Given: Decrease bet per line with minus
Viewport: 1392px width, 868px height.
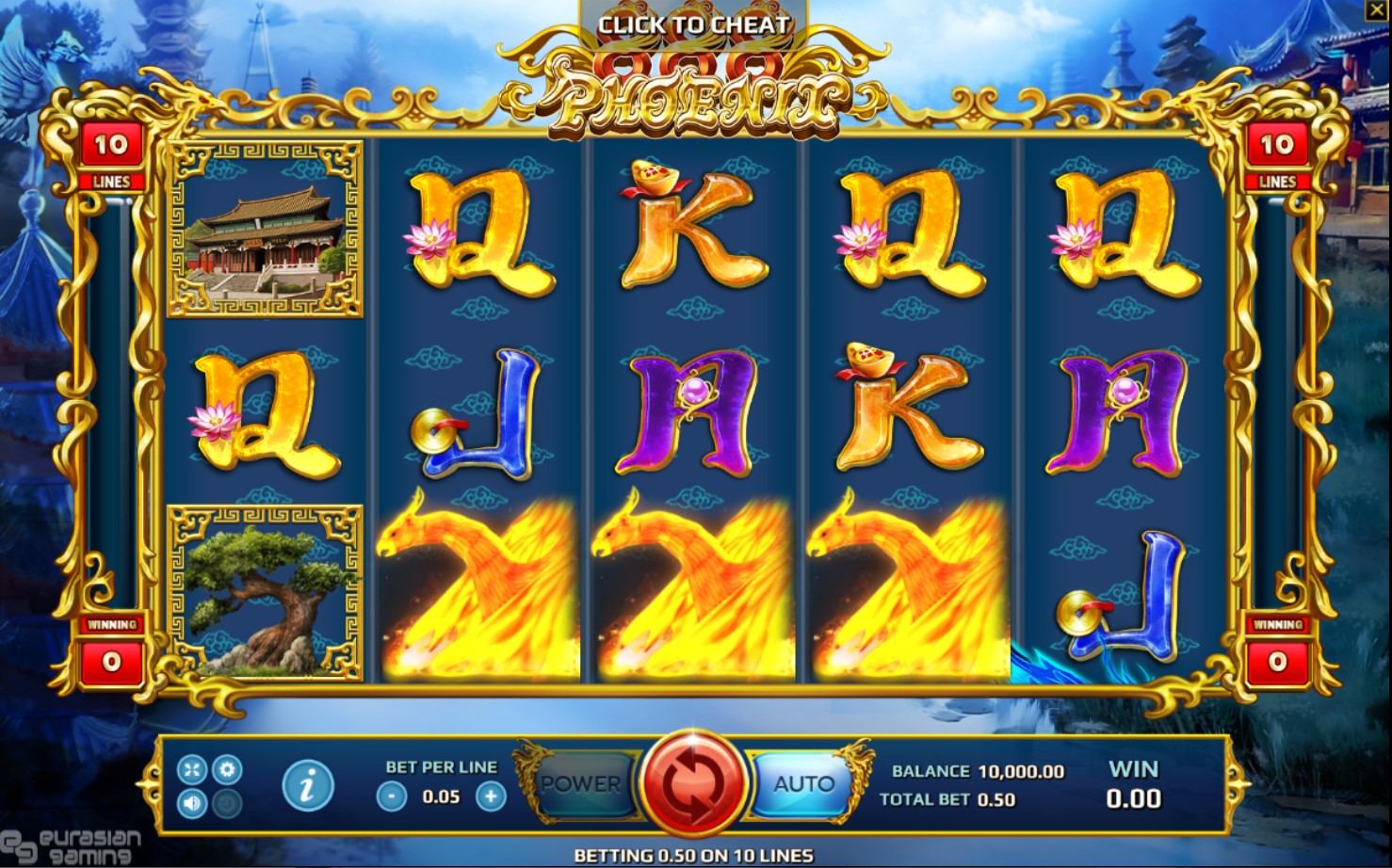Looking at the screenshot, I should pyautogui.click(x=391, y=796).
